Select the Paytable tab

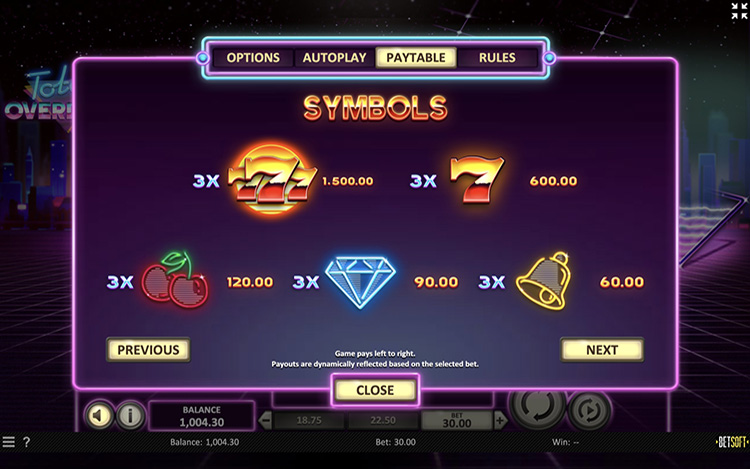pyautogui.click(x=416, y=58)
